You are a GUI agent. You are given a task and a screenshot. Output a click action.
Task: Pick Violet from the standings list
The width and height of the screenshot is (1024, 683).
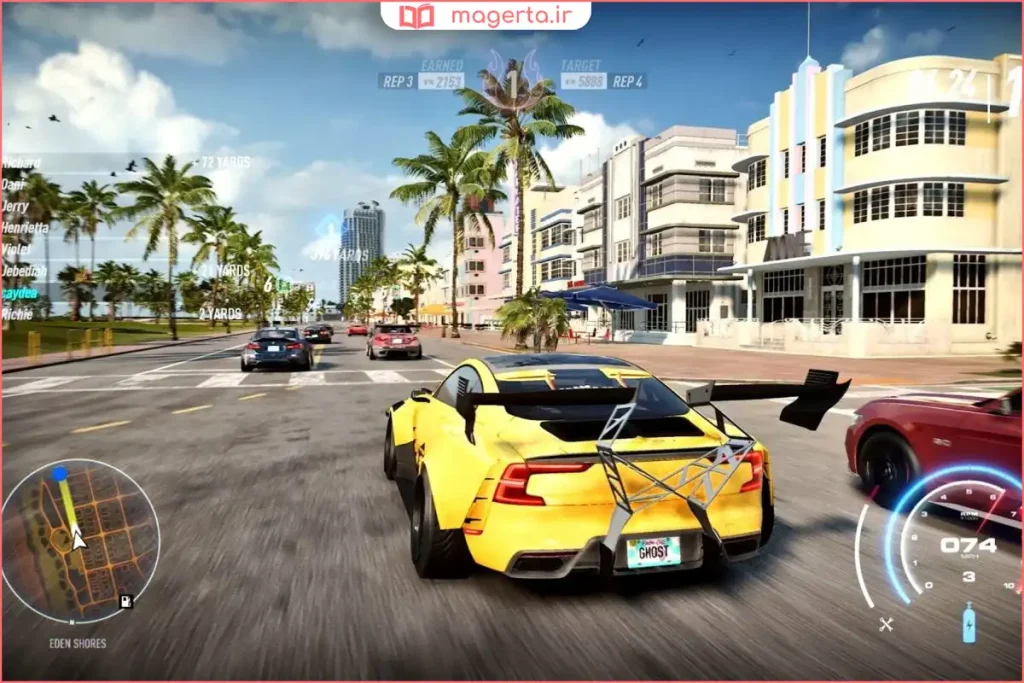coord(17,249)
